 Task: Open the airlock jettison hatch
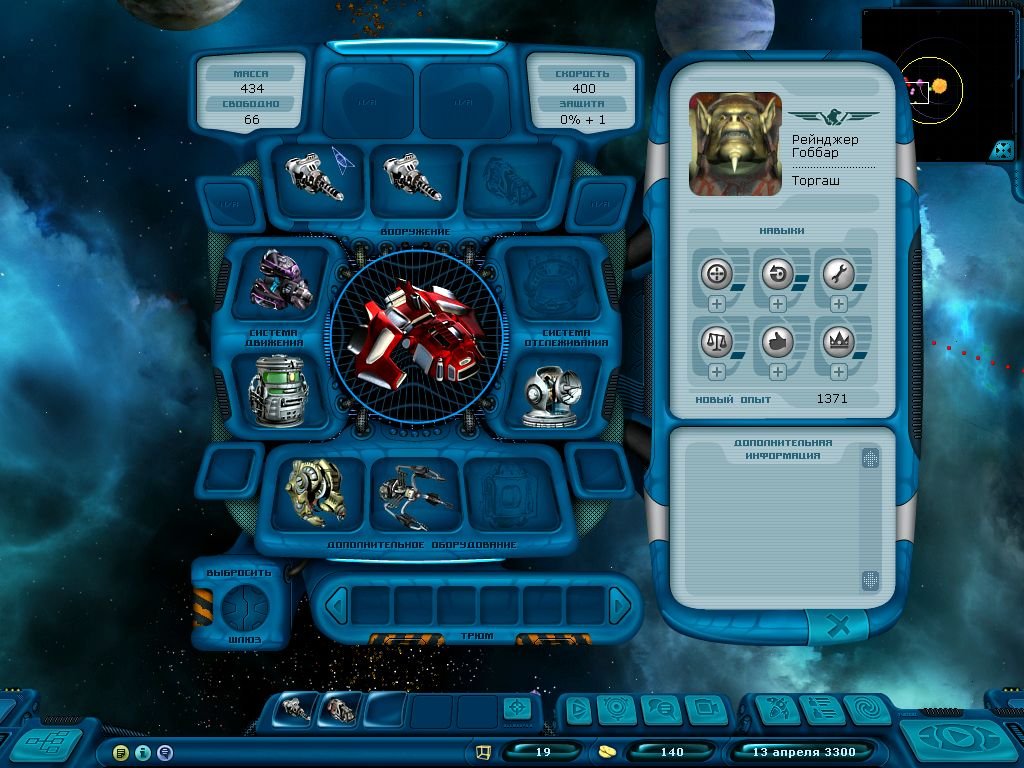click(241, 604)
